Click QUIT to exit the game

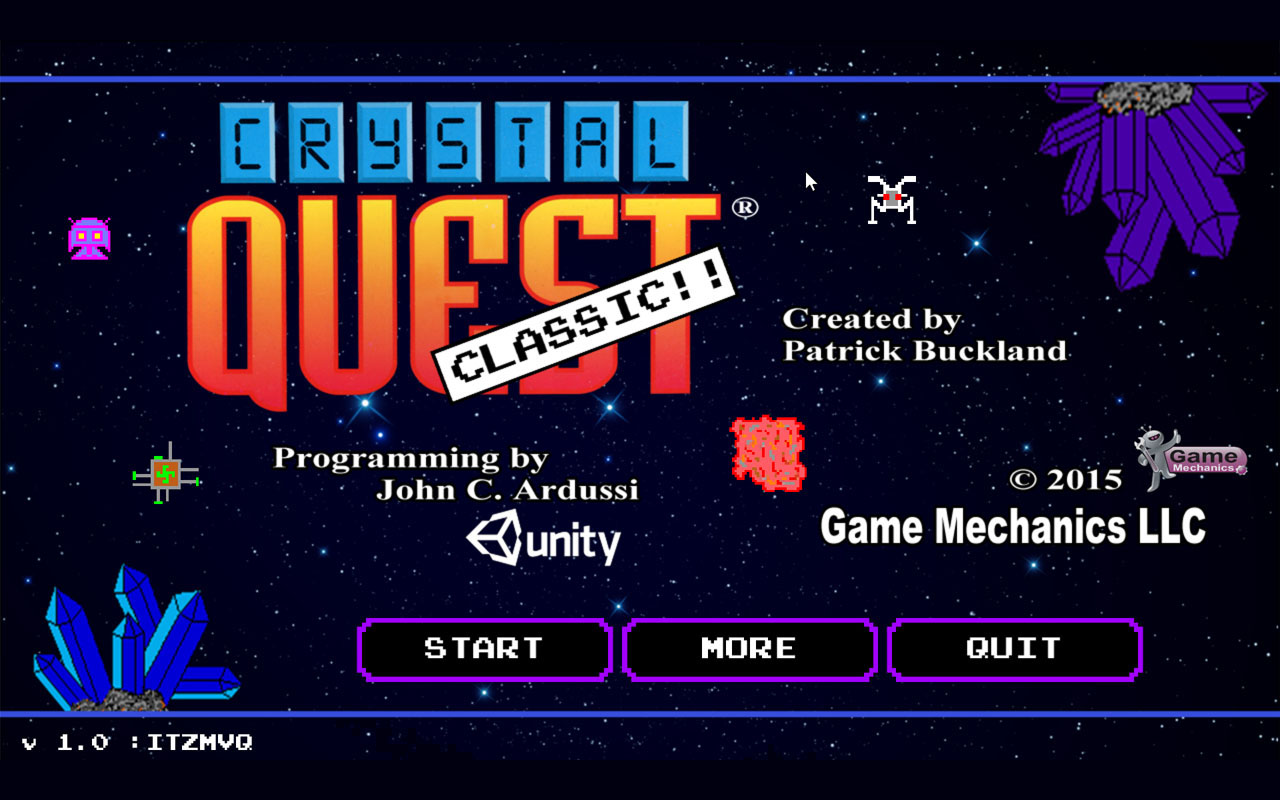click(x=1014, y=648)
